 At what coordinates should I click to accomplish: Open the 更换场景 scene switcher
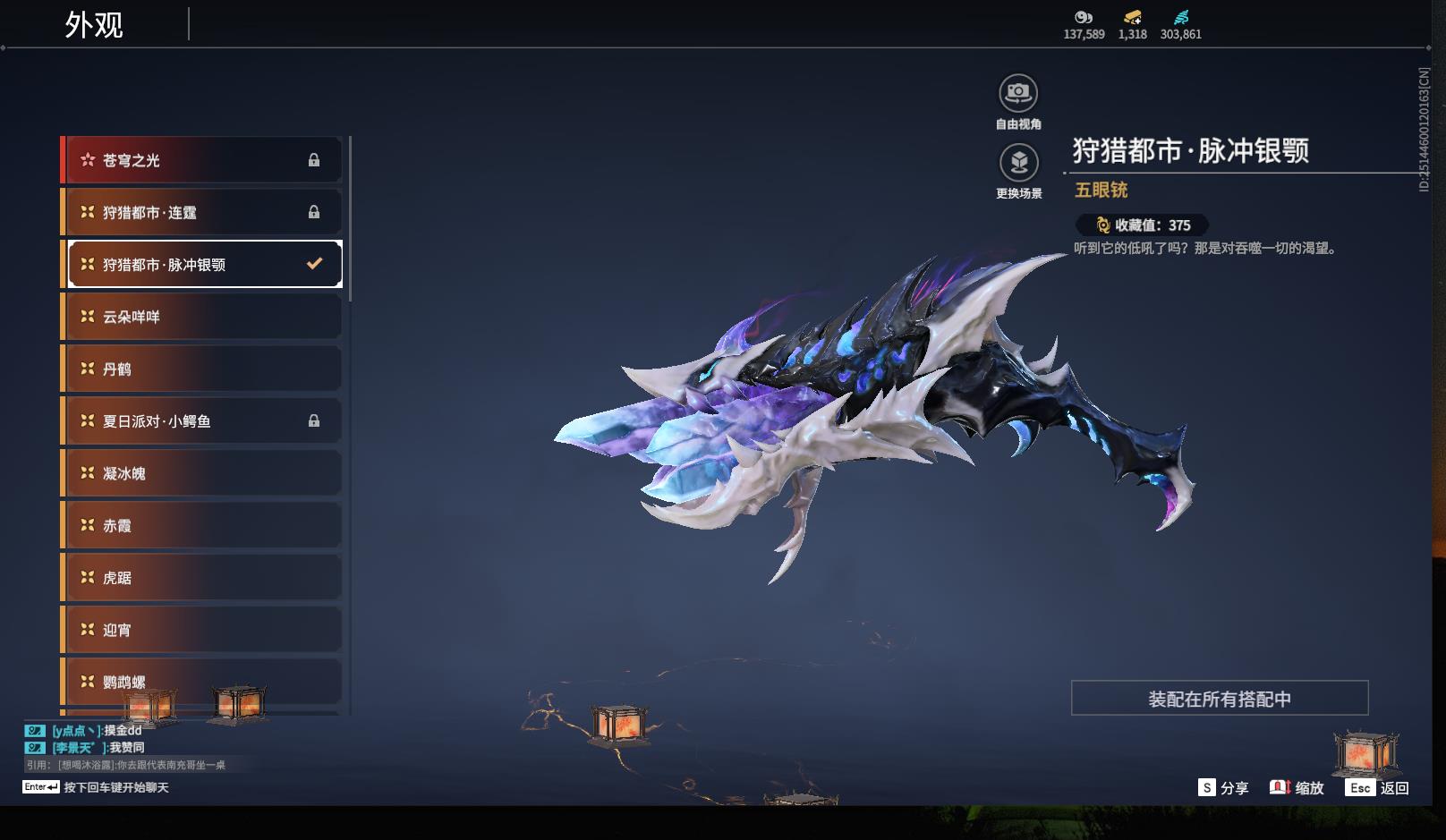pos(1018,163)
